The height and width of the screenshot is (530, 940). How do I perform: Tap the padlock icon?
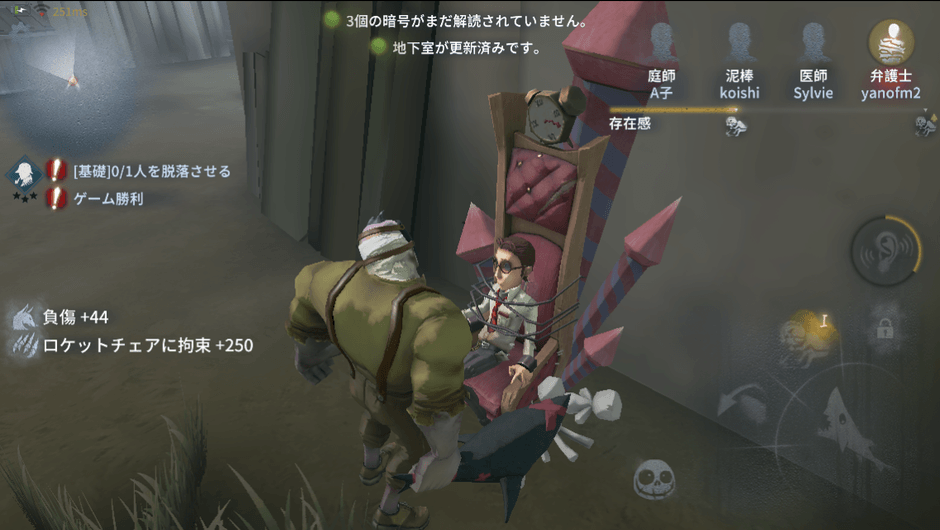coord(884,328)
